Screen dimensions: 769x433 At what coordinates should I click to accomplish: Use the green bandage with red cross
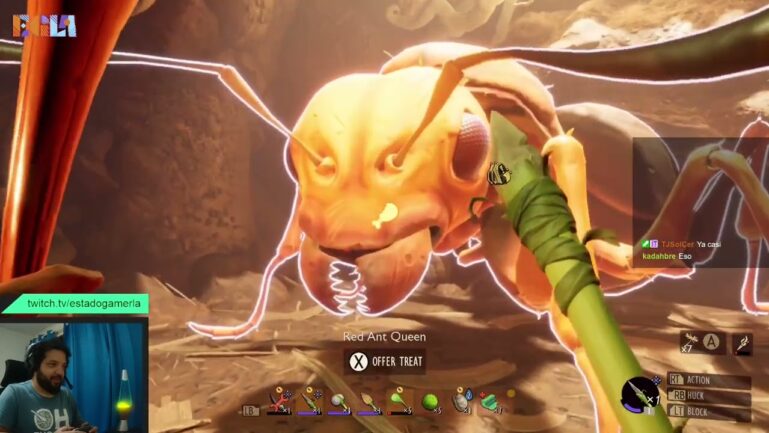(x=491, y=402)
